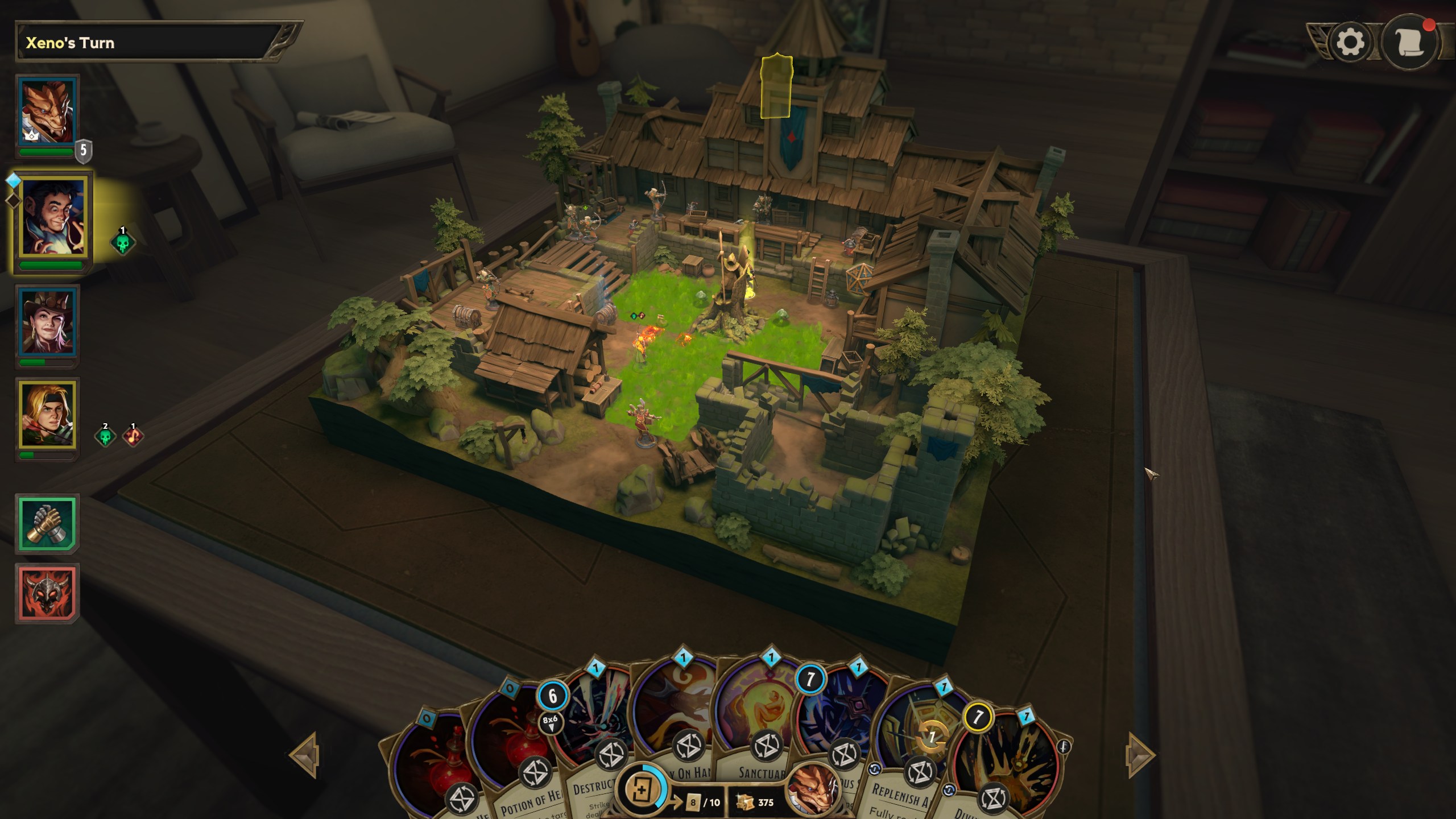The image size is (1456, 819).
Task: Select the dark-haired sorcerer portrait
Action: tap(52, 217)
